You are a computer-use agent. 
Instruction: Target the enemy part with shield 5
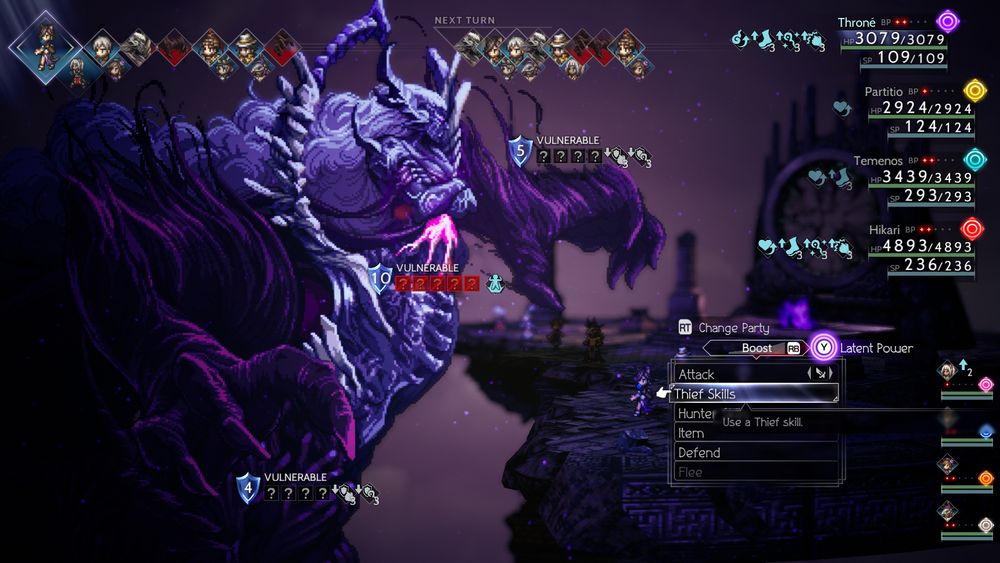[x=519, y=151]
